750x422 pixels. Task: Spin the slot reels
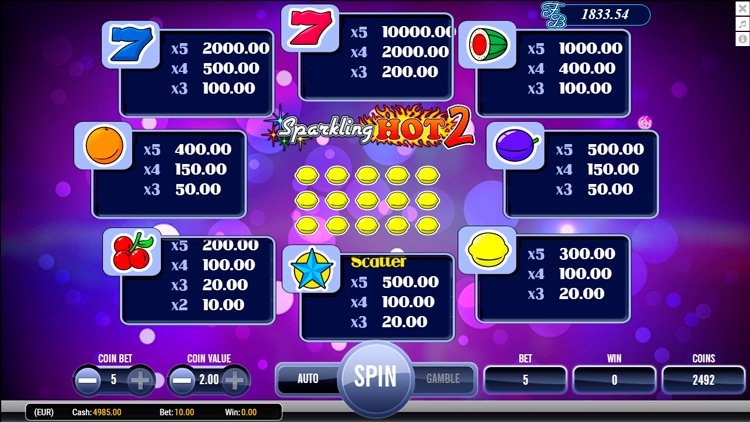tap(375, 378)
